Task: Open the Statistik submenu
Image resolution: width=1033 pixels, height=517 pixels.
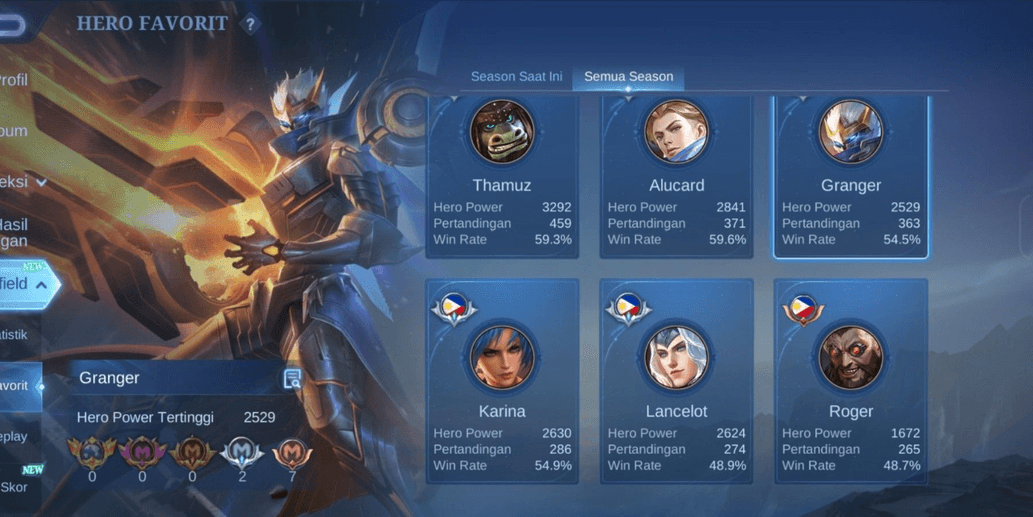Action: point(14,335)
